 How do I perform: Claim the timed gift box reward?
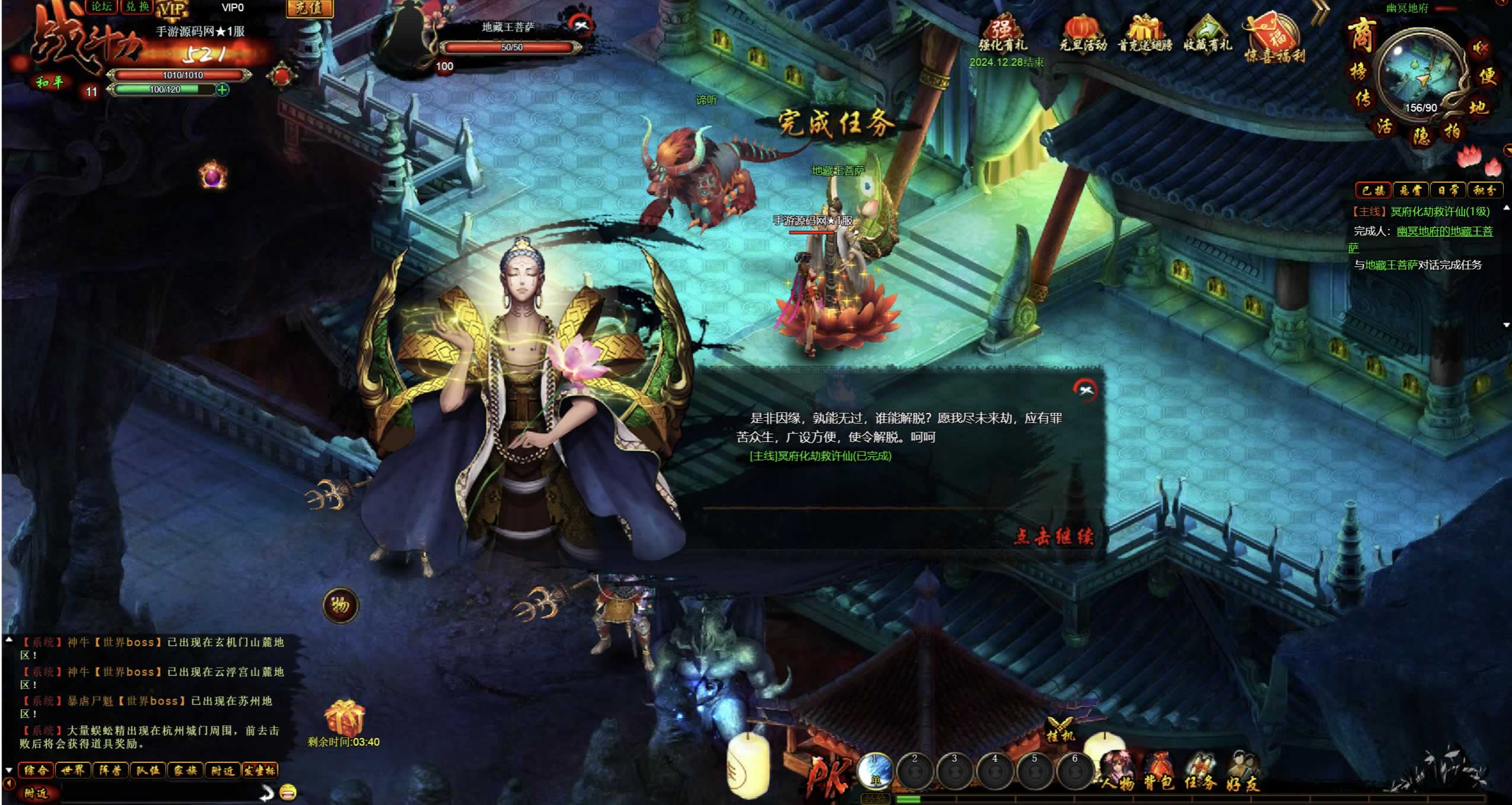(x=344, y=718)
